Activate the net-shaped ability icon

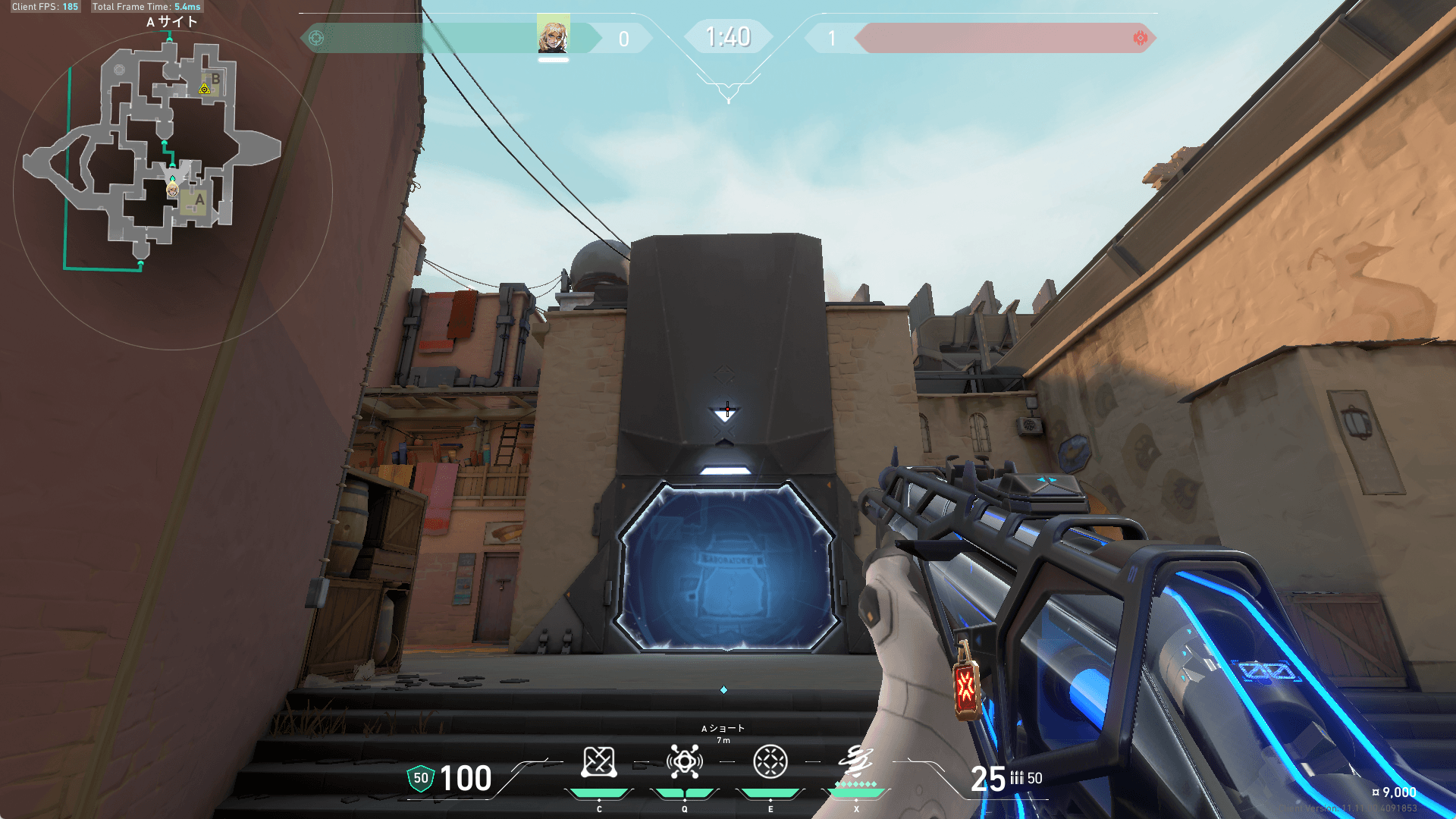599,762
